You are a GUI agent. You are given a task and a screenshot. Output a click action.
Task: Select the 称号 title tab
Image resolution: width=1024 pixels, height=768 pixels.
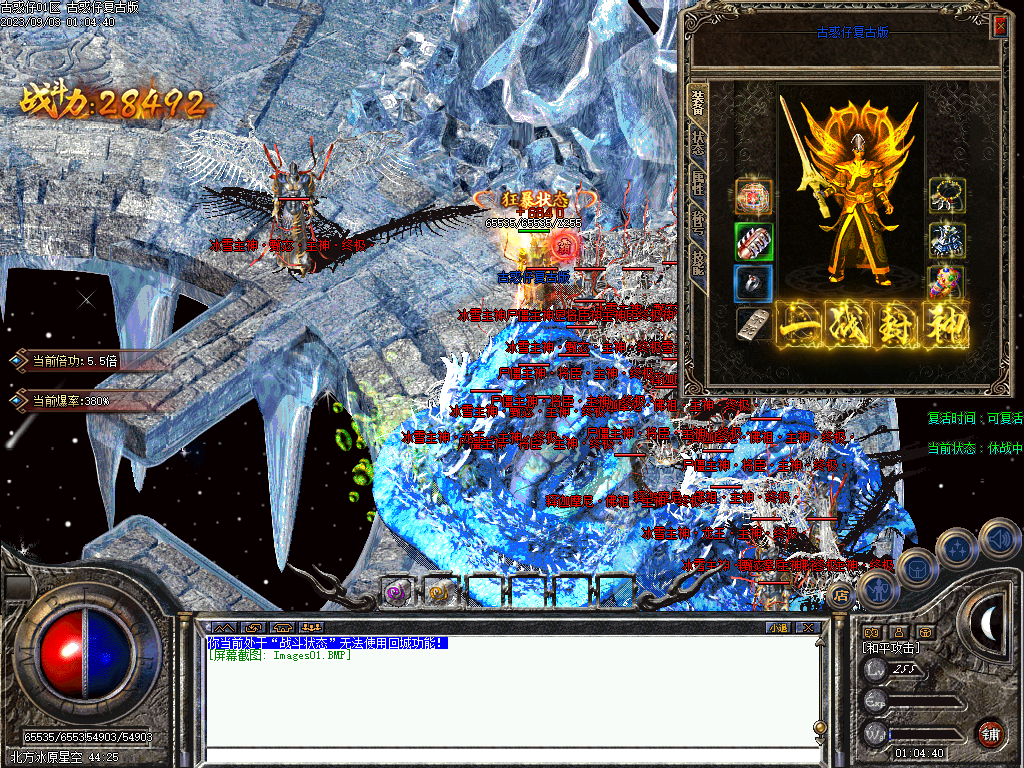point(697,224)
